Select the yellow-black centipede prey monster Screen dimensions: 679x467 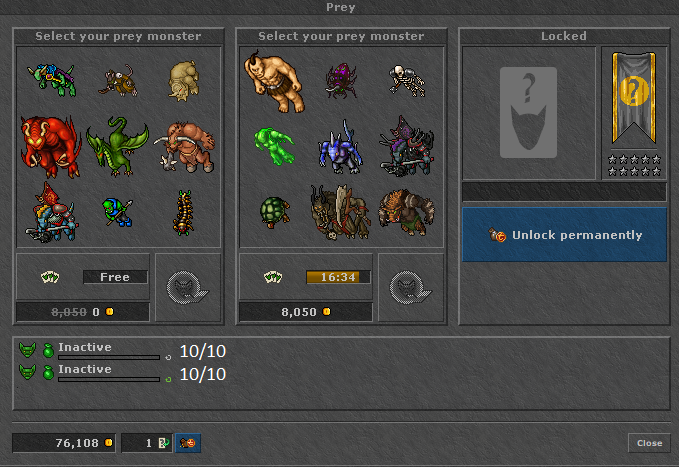point(184,210)
